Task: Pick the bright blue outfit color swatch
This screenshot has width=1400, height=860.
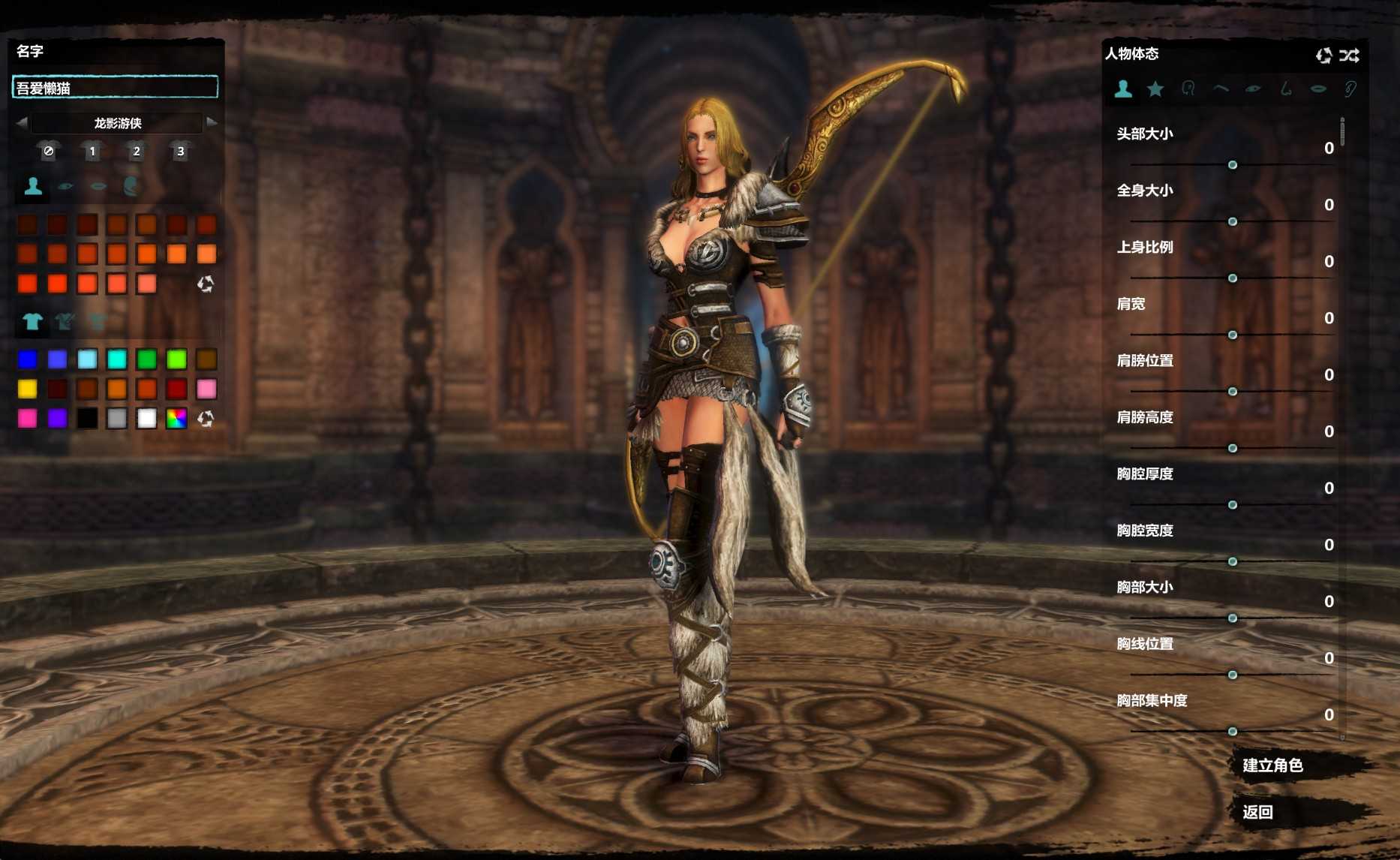Action: coord(28,359)
